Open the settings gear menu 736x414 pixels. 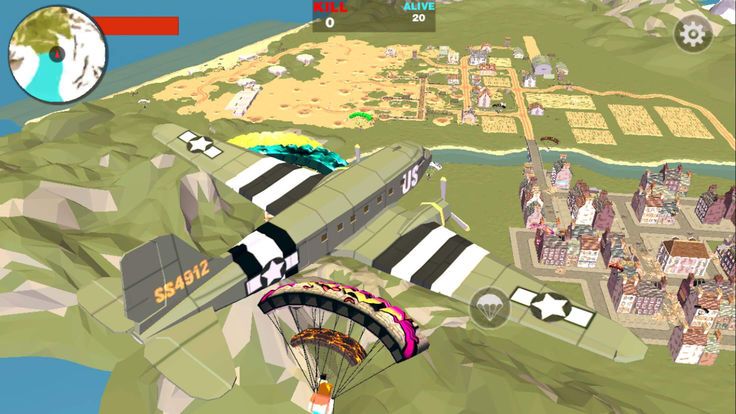point(692,34)
